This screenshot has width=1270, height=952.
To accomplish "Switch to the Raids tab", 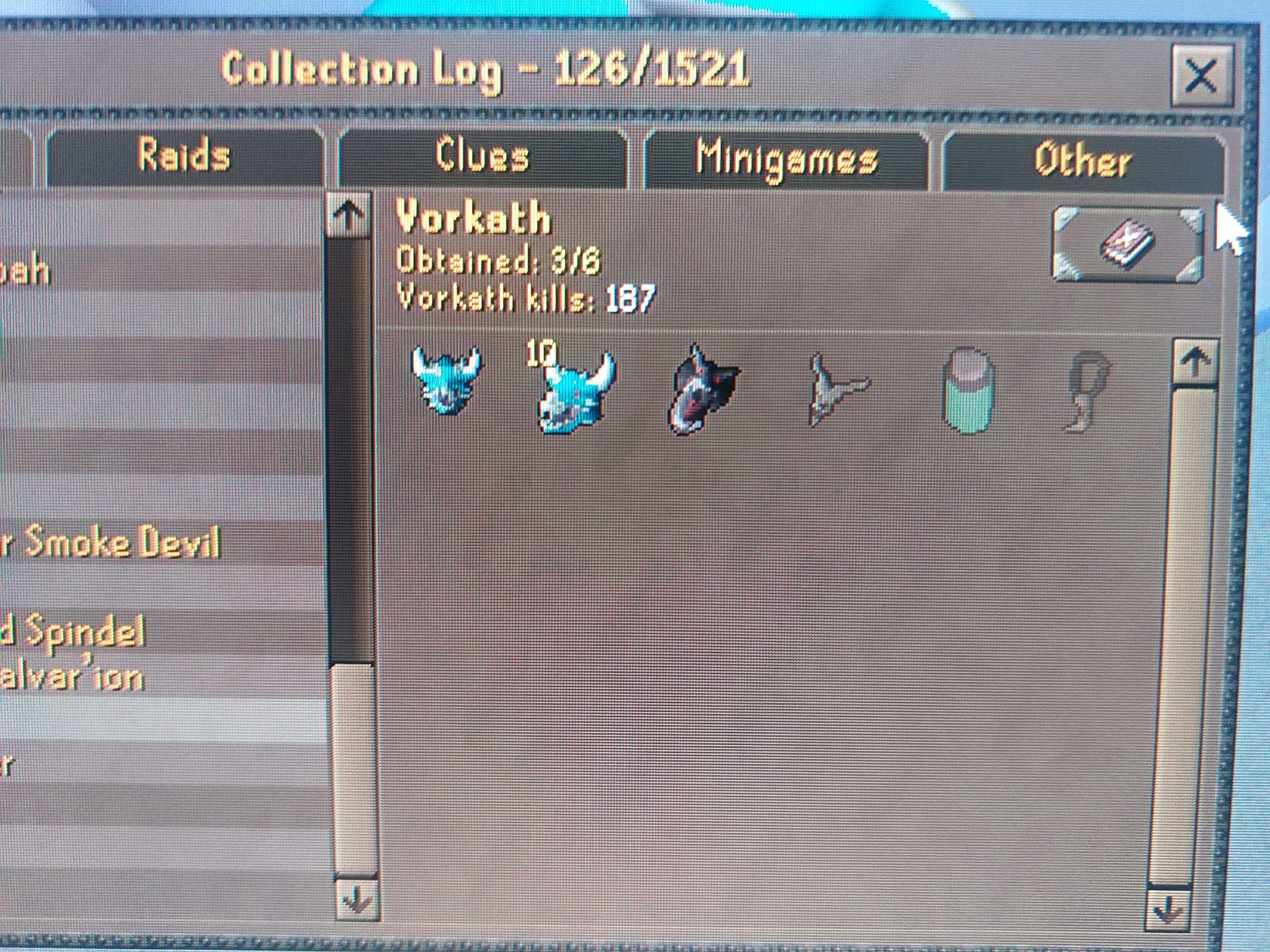I will pyautogui.click(x=185, y=156).
